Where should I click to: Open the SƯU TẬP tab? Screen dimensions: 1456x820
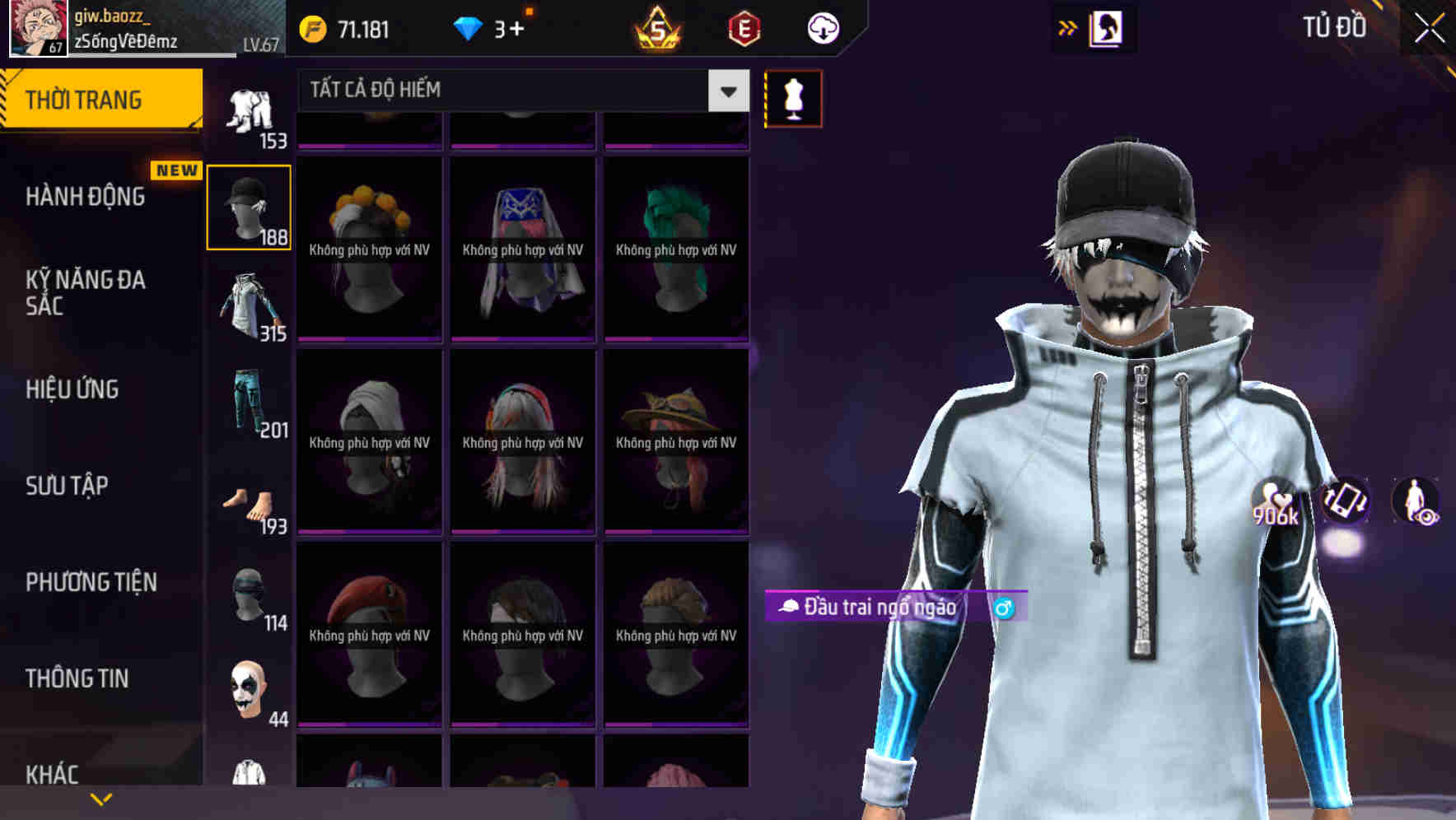tap(66, 486)
